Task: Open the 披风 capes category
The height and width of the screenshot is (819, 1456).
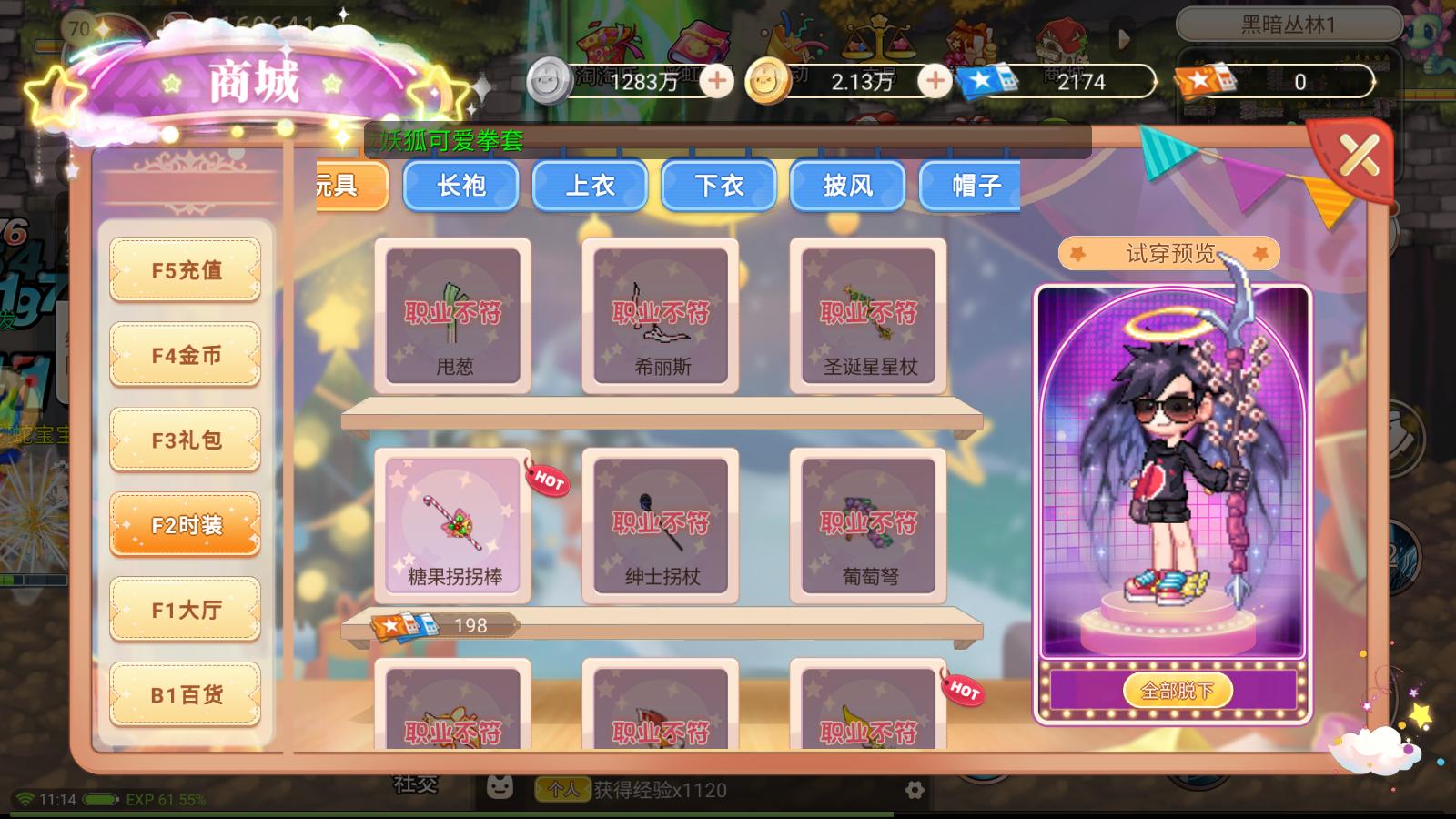Action: point(846,186)
